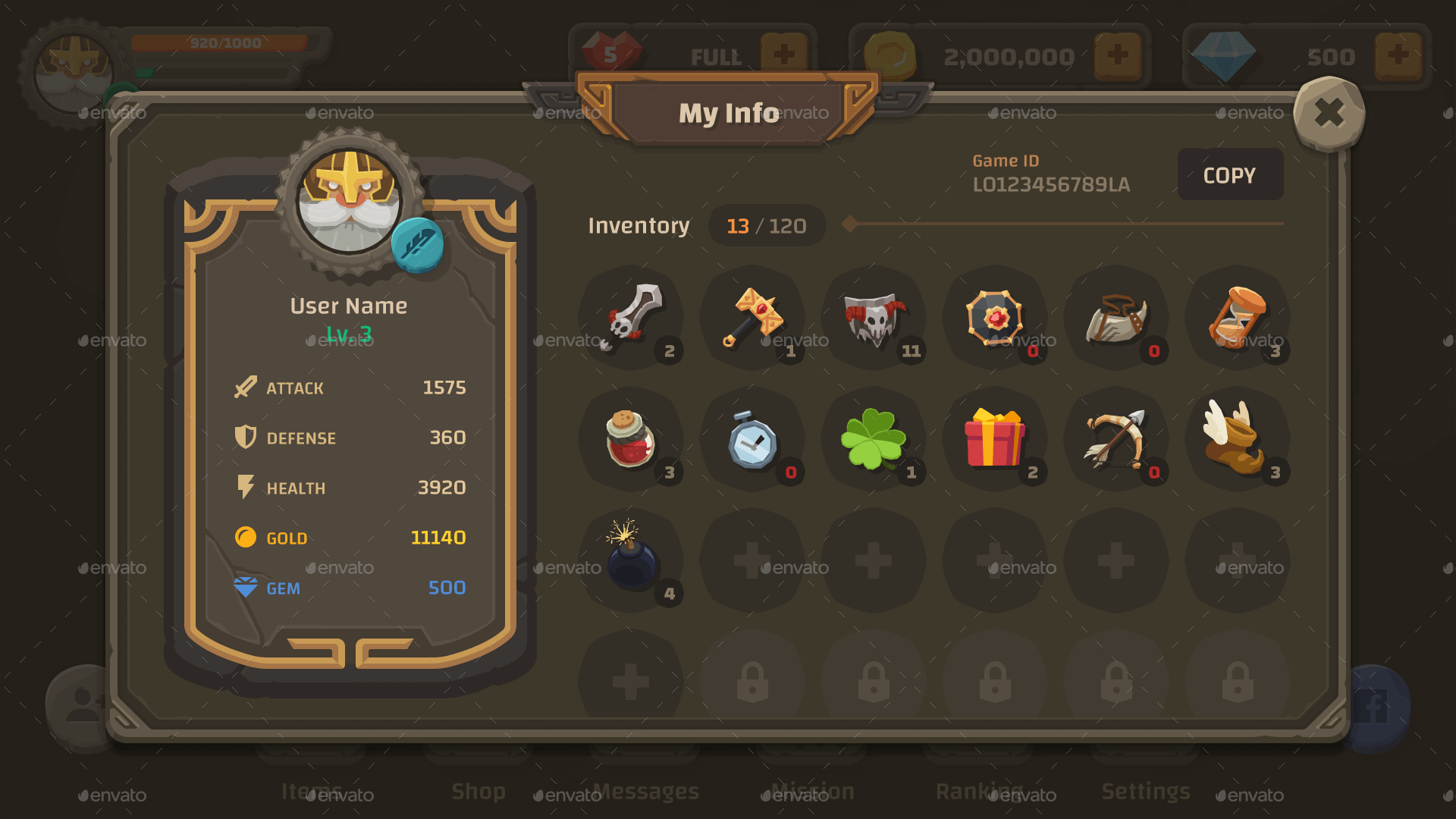Click the health potion jar item
Viewport: 1456px width, 819px height.
click(x=631, y=440)
